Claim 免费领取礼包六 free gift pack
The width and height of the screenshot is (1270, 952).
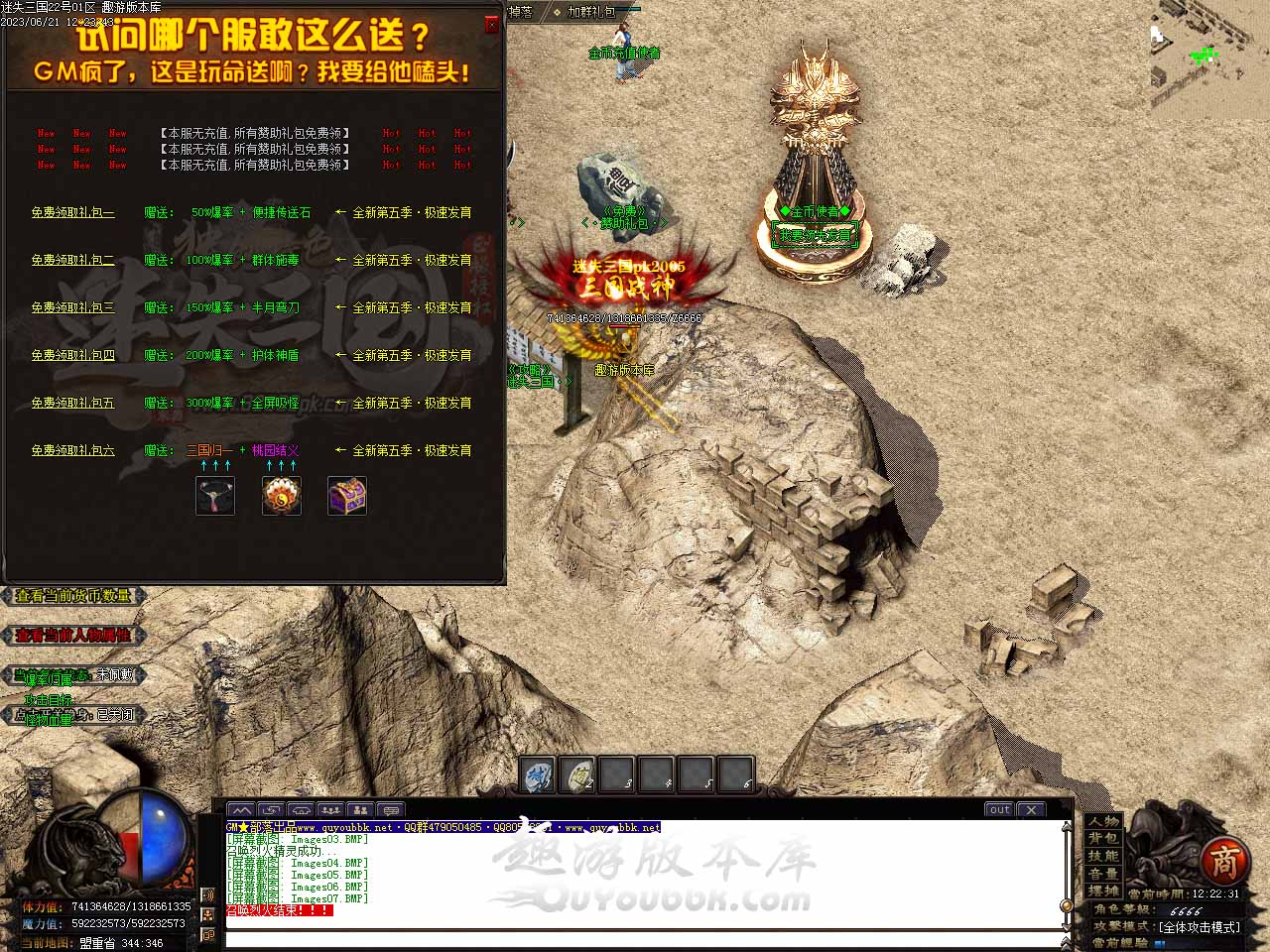[72, 450]
